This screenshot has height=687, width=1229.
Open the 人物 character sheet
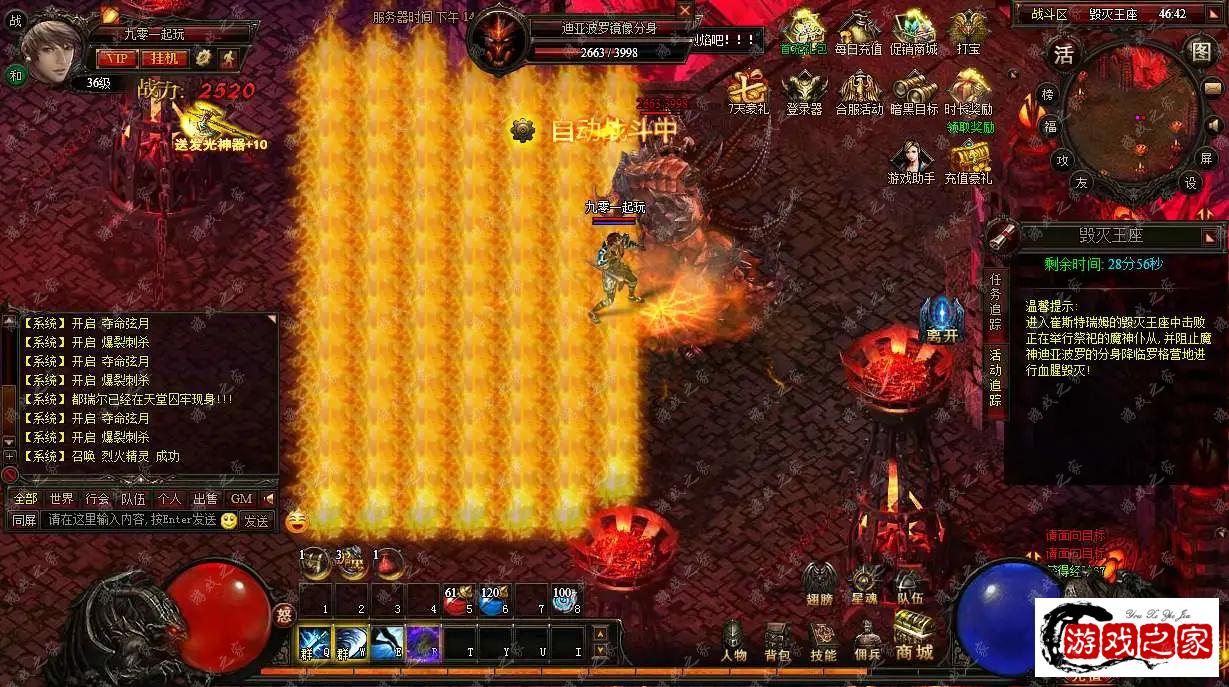point(733,640)
